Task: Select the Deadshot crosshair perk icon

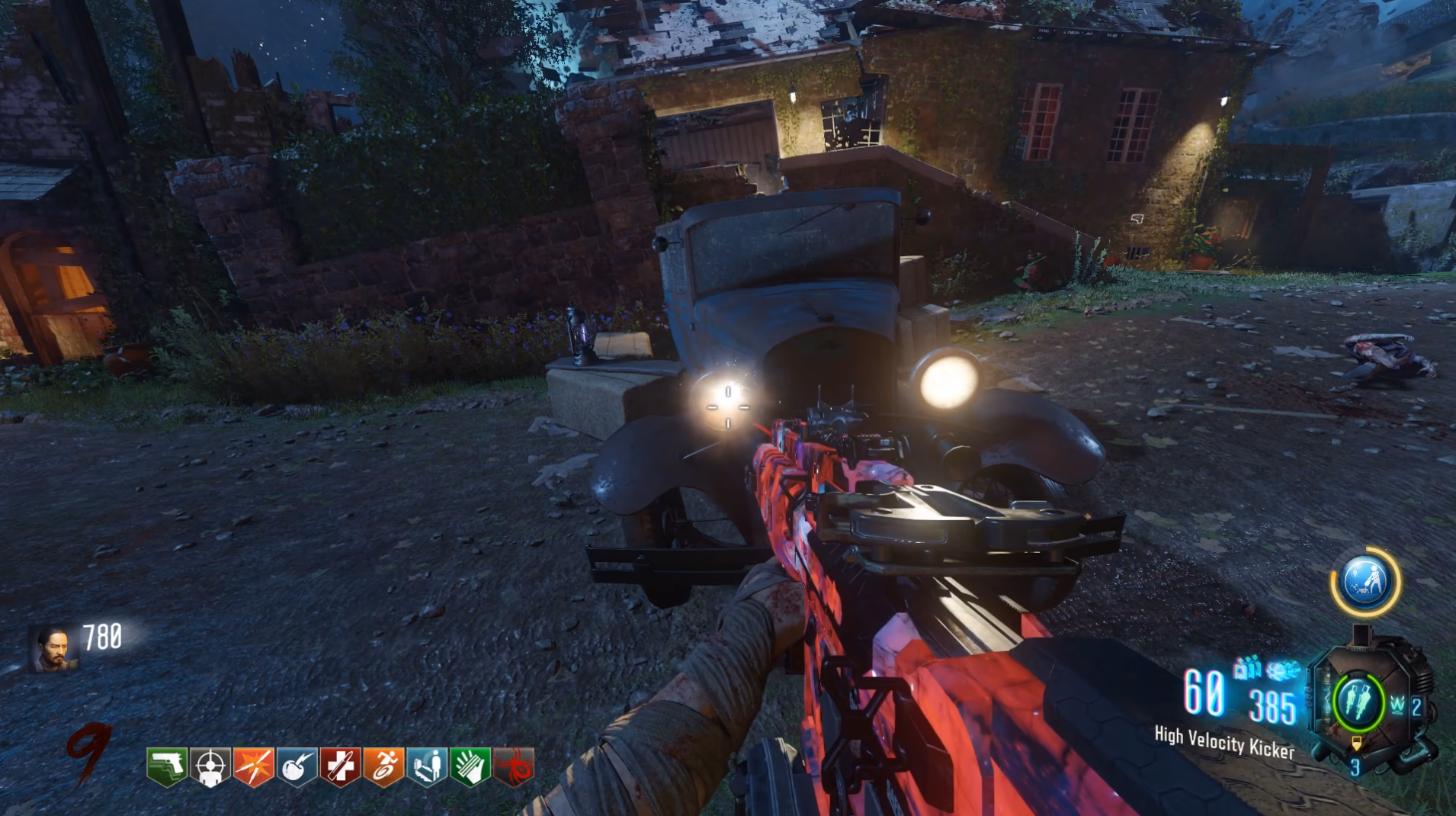Action: click(x=210, y=766)
